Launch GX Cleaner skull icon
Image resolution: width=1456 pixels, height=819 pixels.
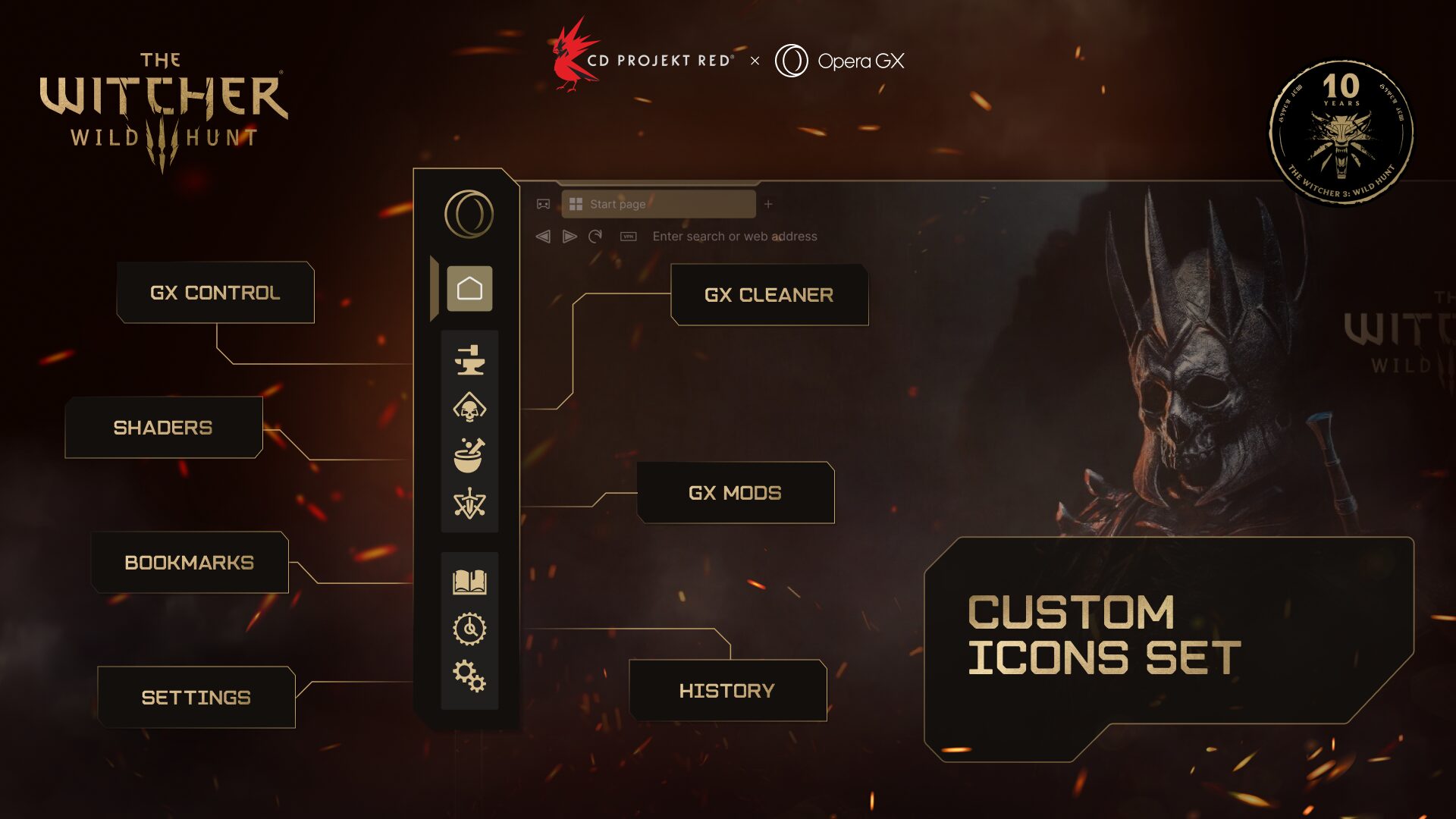(x=469, y=408)
